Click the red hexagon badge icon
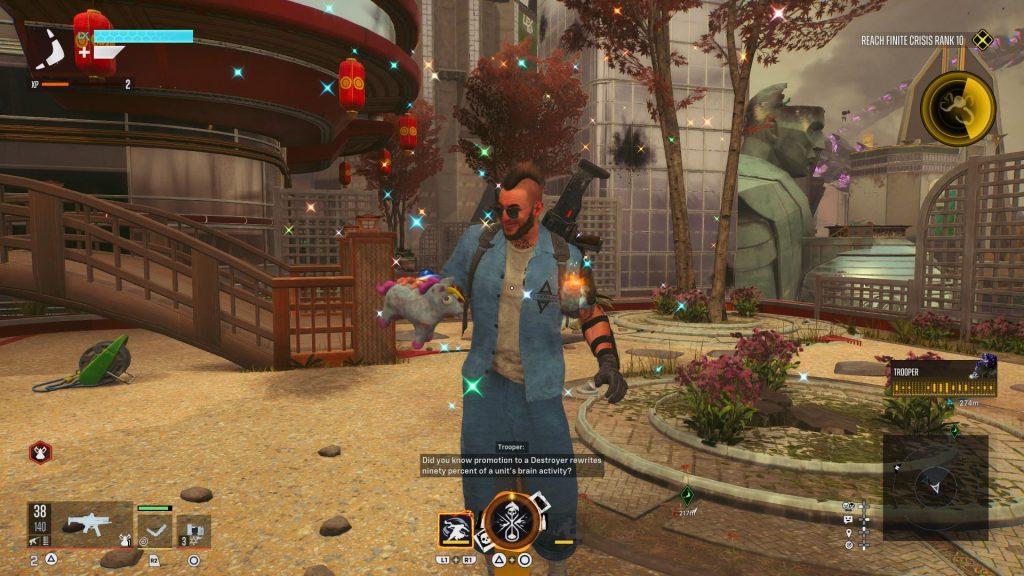The image size is (1024, 576). [x=41, y=452]
